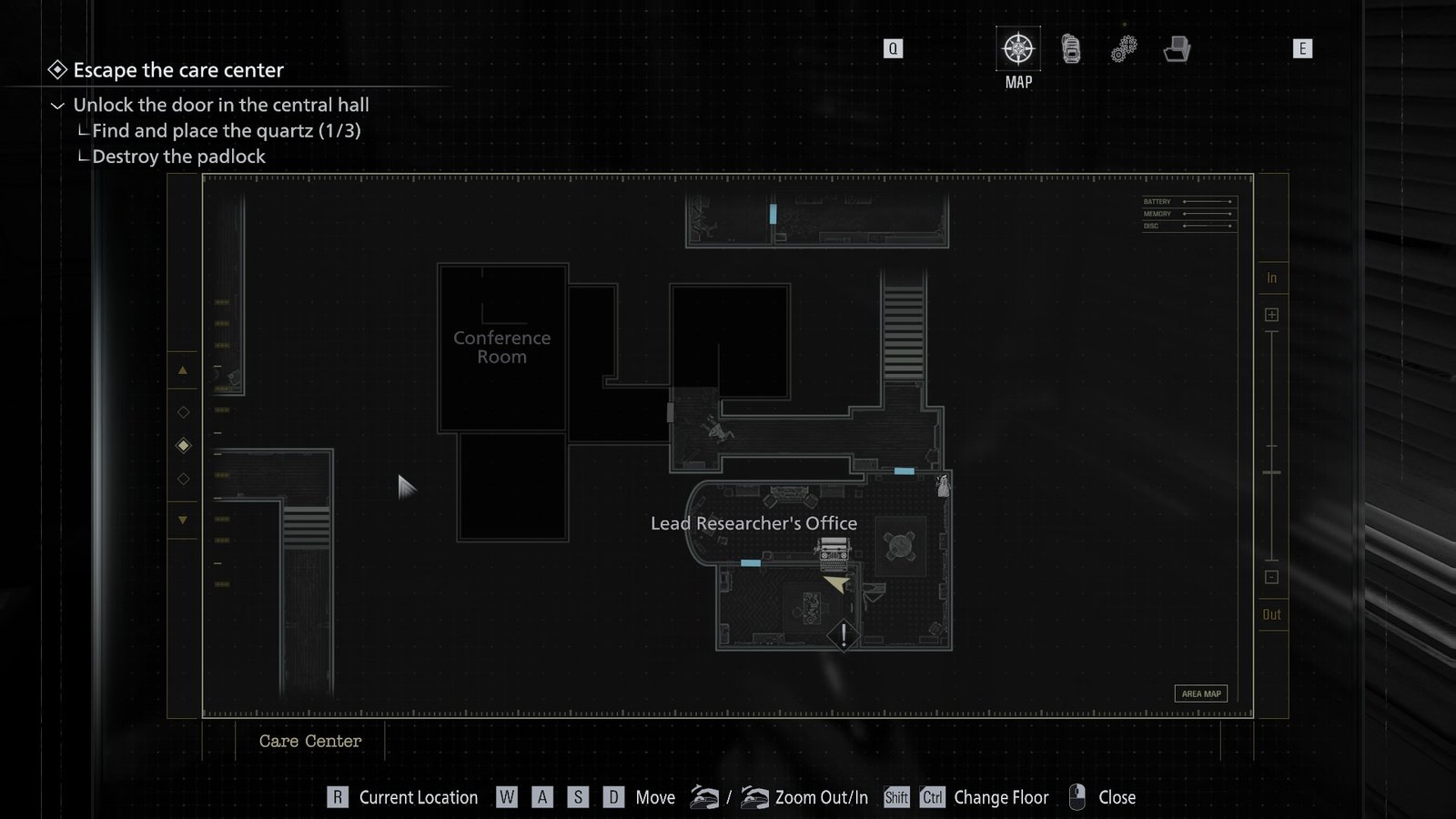Select the highlighted middle floor diamond
Viewport: 1456px width, 819px height.
coord(183,445)
